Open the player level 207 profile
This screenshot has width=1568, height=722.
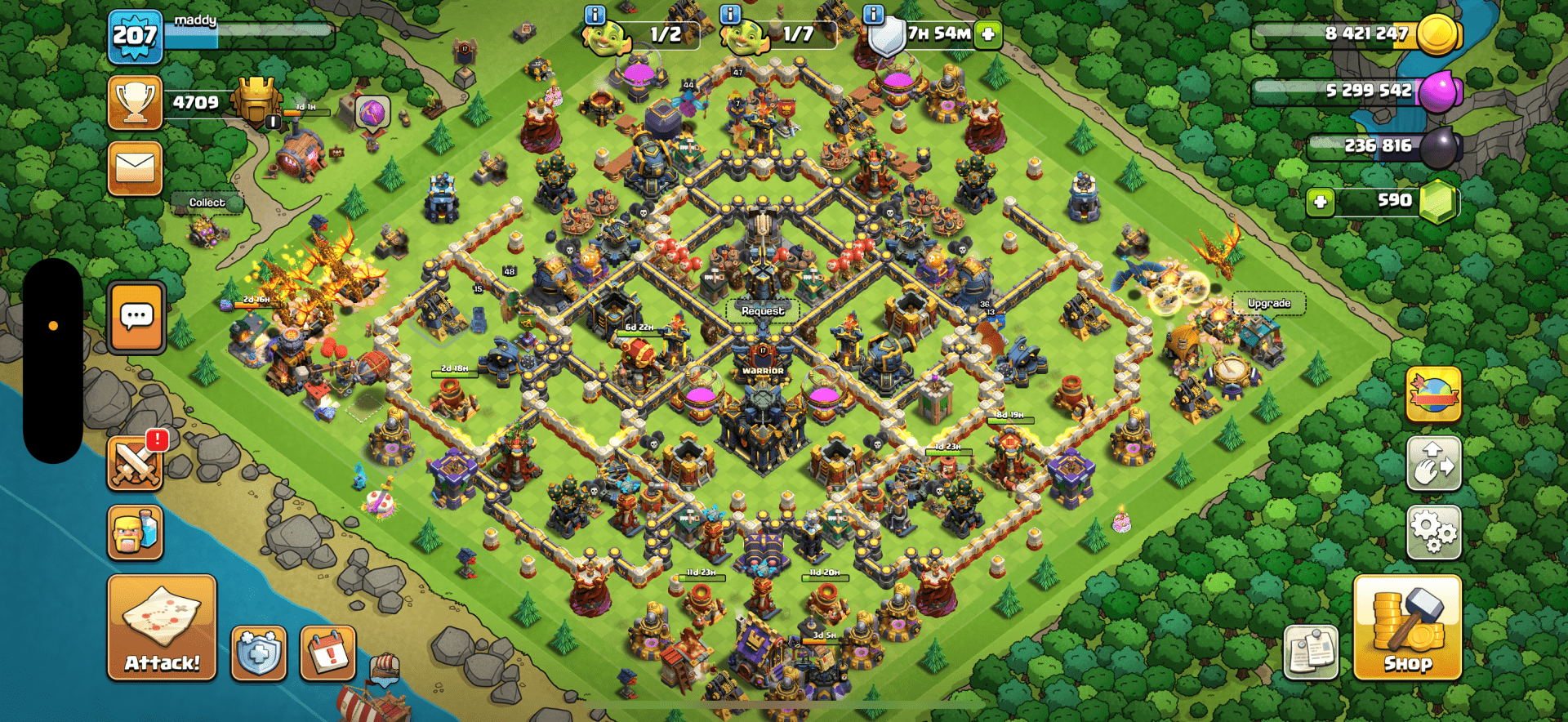click(135, 36)
